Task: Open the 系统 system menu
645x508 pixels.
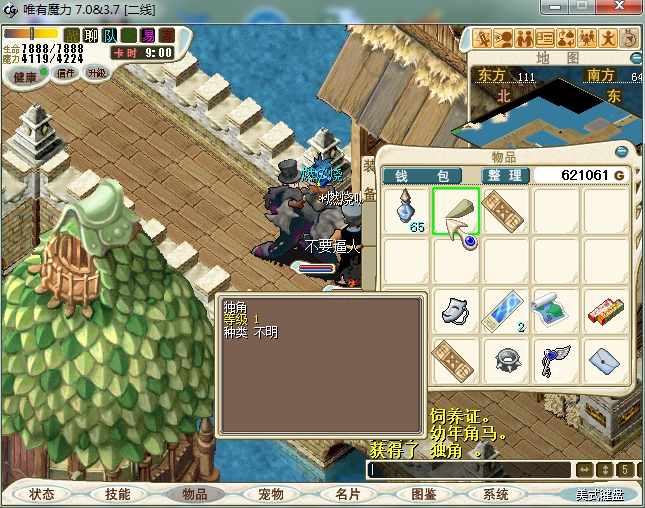Action: (x=496, y=494)
